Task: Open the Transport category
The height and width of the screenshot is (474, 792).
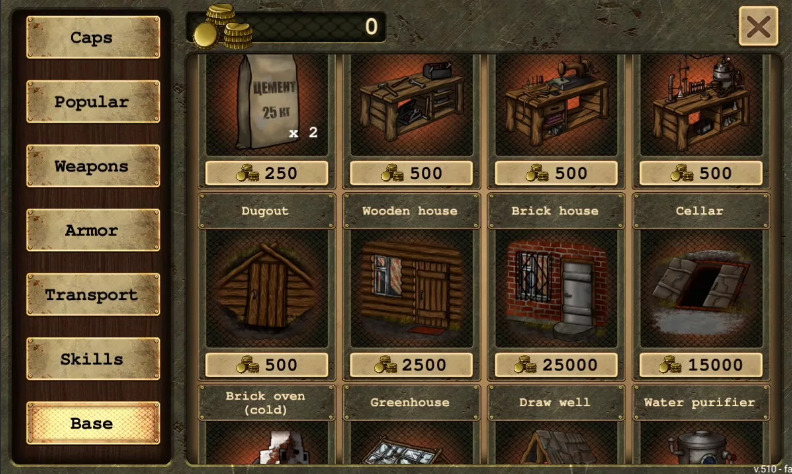Action: 92,295
